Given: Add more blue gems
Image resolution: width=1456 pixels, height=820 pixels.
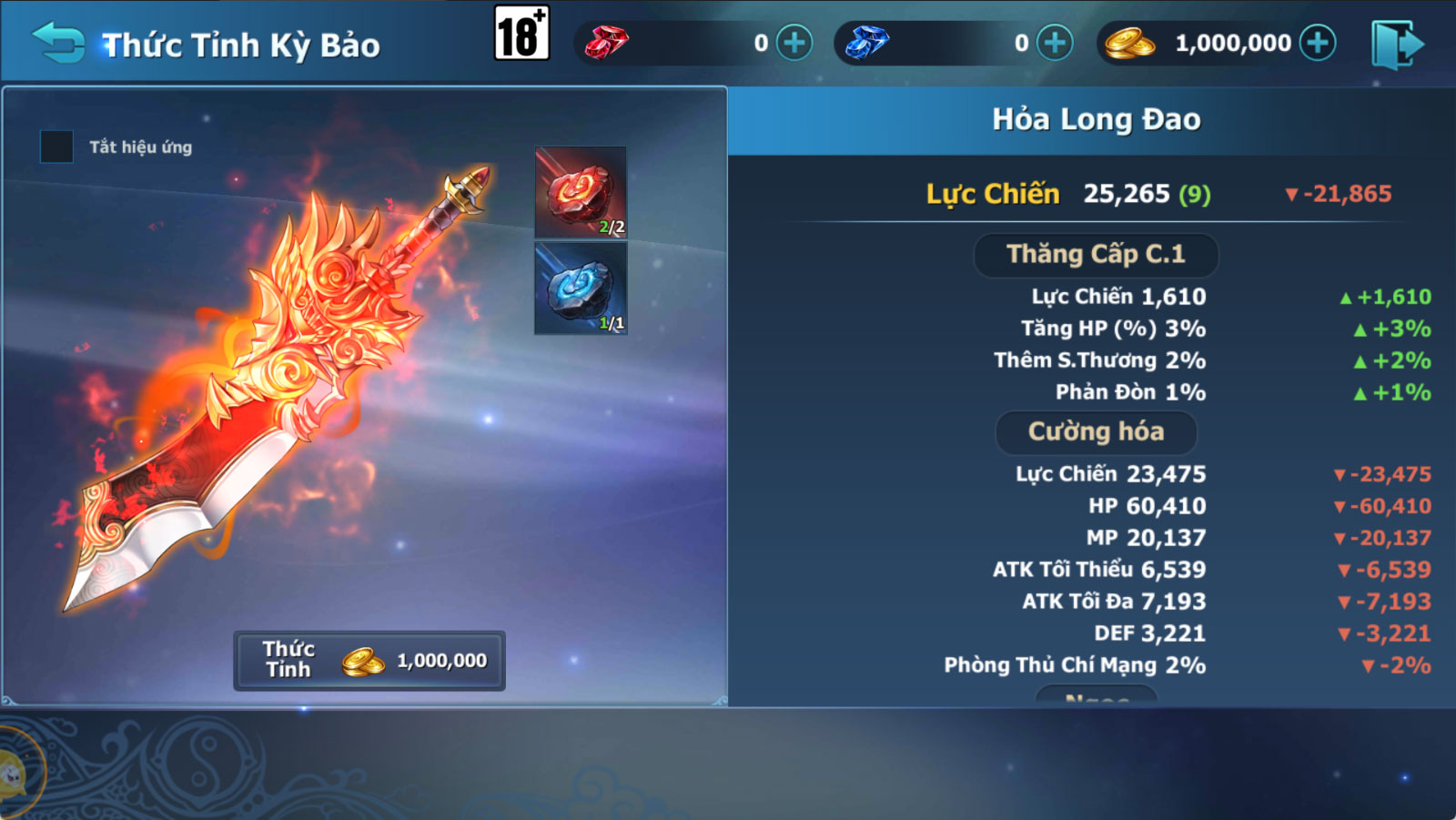Looking at the screenshot, I should pyautogui.click(x=1055, y=43).
